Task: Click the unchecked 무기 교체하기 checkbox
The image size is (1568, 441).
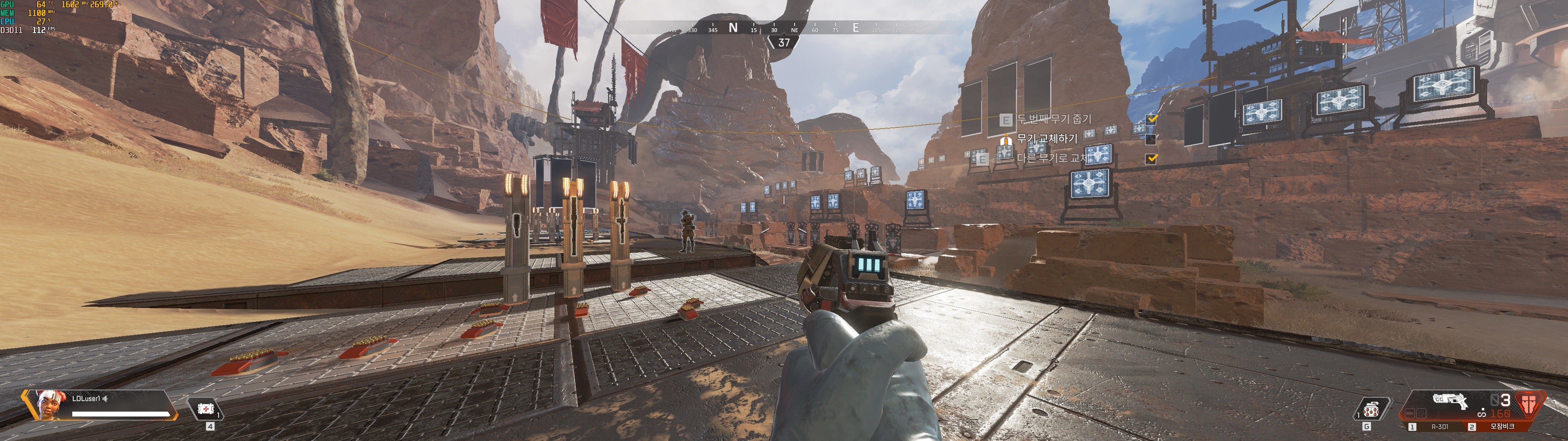Action: (1151, 140)
